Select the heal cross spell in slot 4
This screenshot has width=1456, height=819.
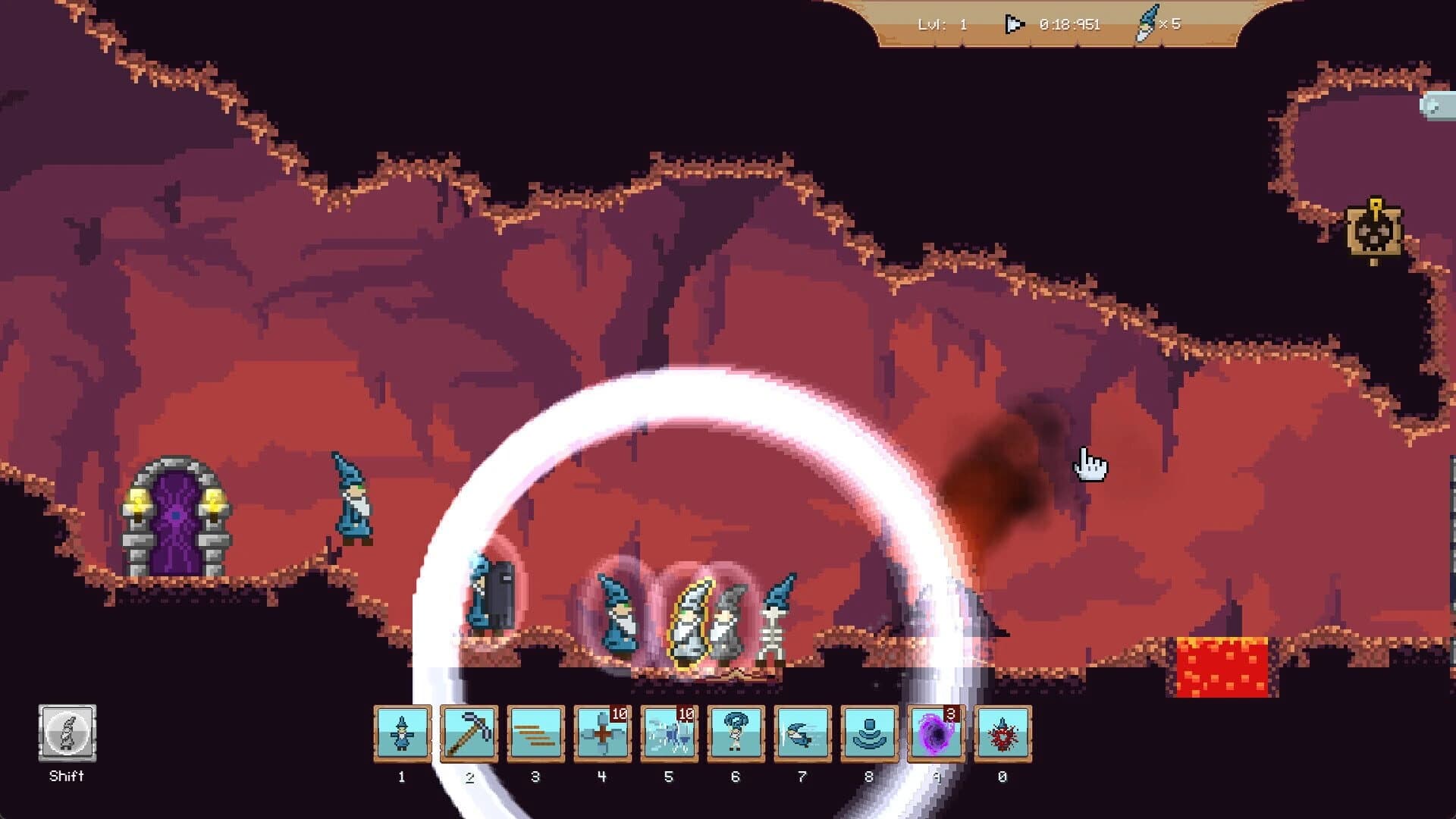pos(602,732)
